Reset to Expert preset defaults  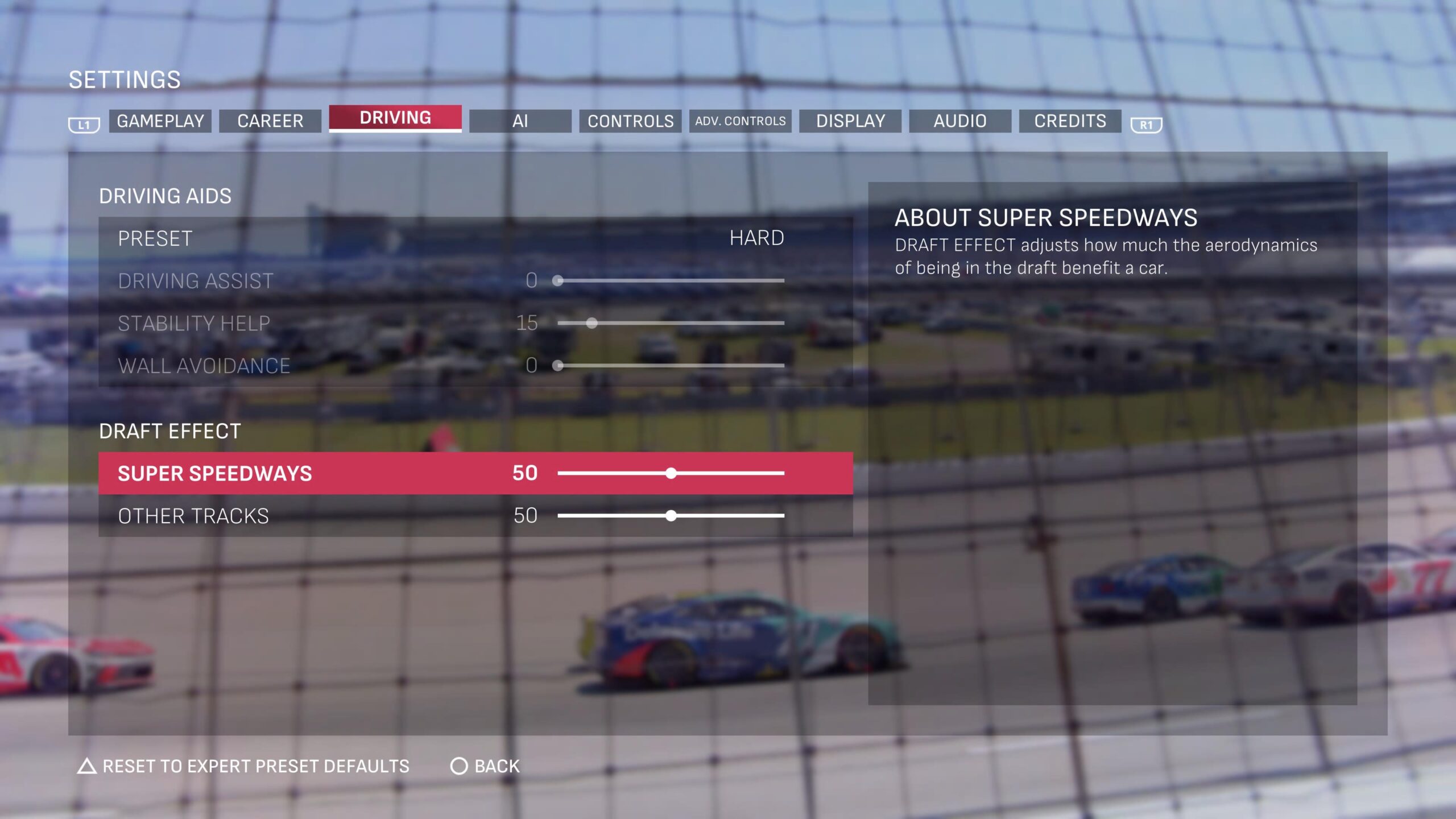pos(243,766)
